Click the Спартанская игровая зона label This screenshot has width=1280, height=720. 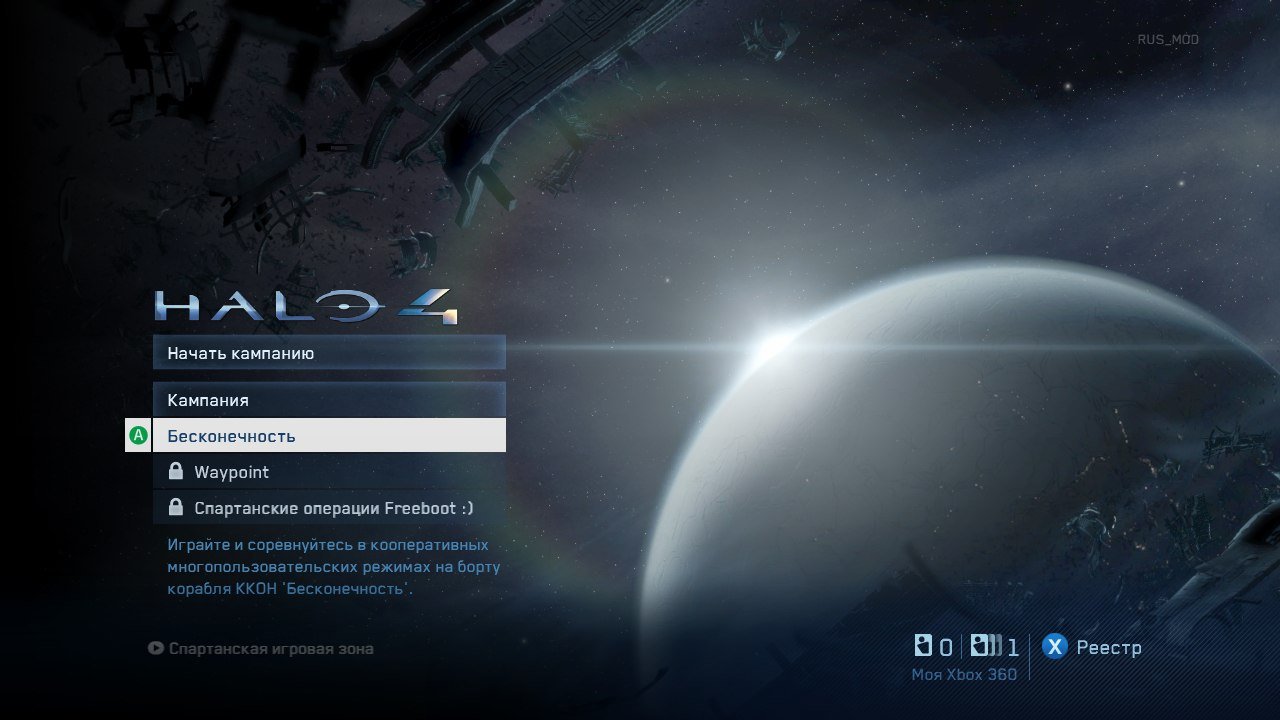270,648
